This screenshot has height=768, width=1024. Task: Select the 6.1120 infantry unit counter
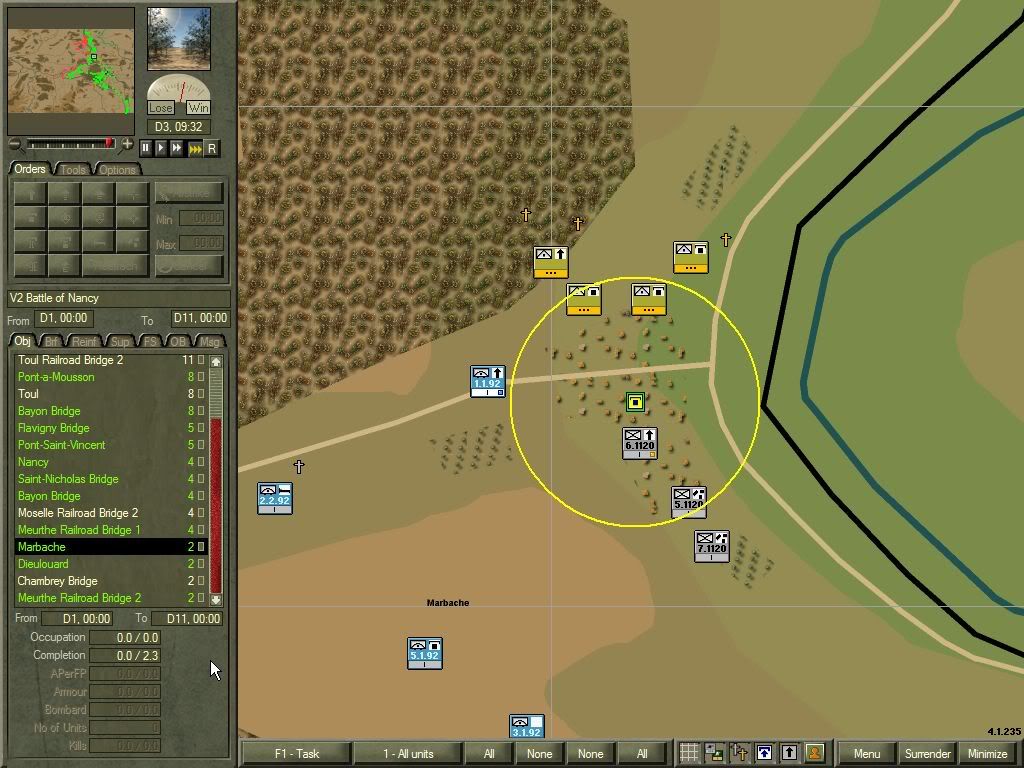click(639, 442)
